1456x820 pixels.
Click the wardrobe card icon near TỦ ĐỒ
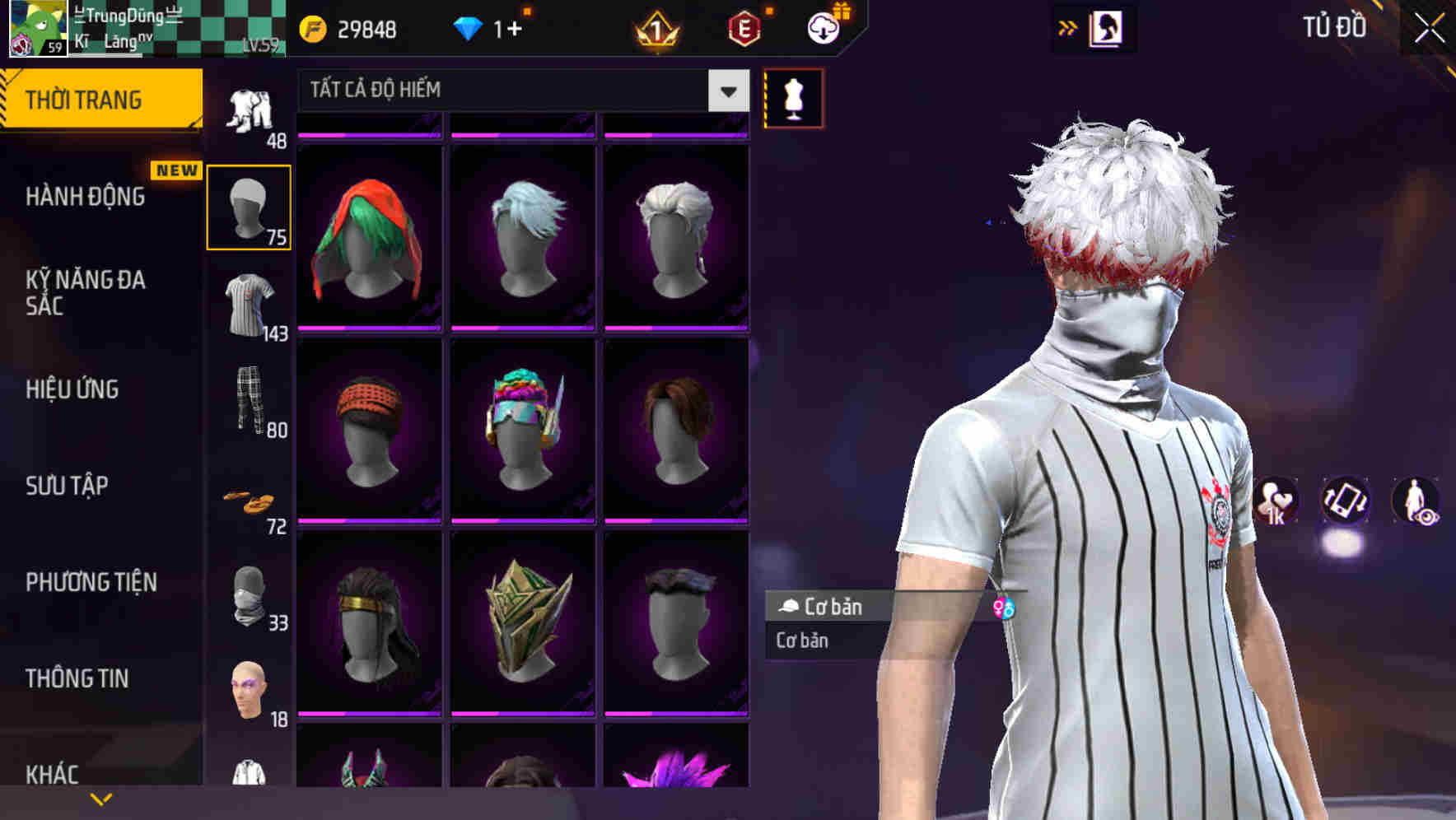(1108, 27)
